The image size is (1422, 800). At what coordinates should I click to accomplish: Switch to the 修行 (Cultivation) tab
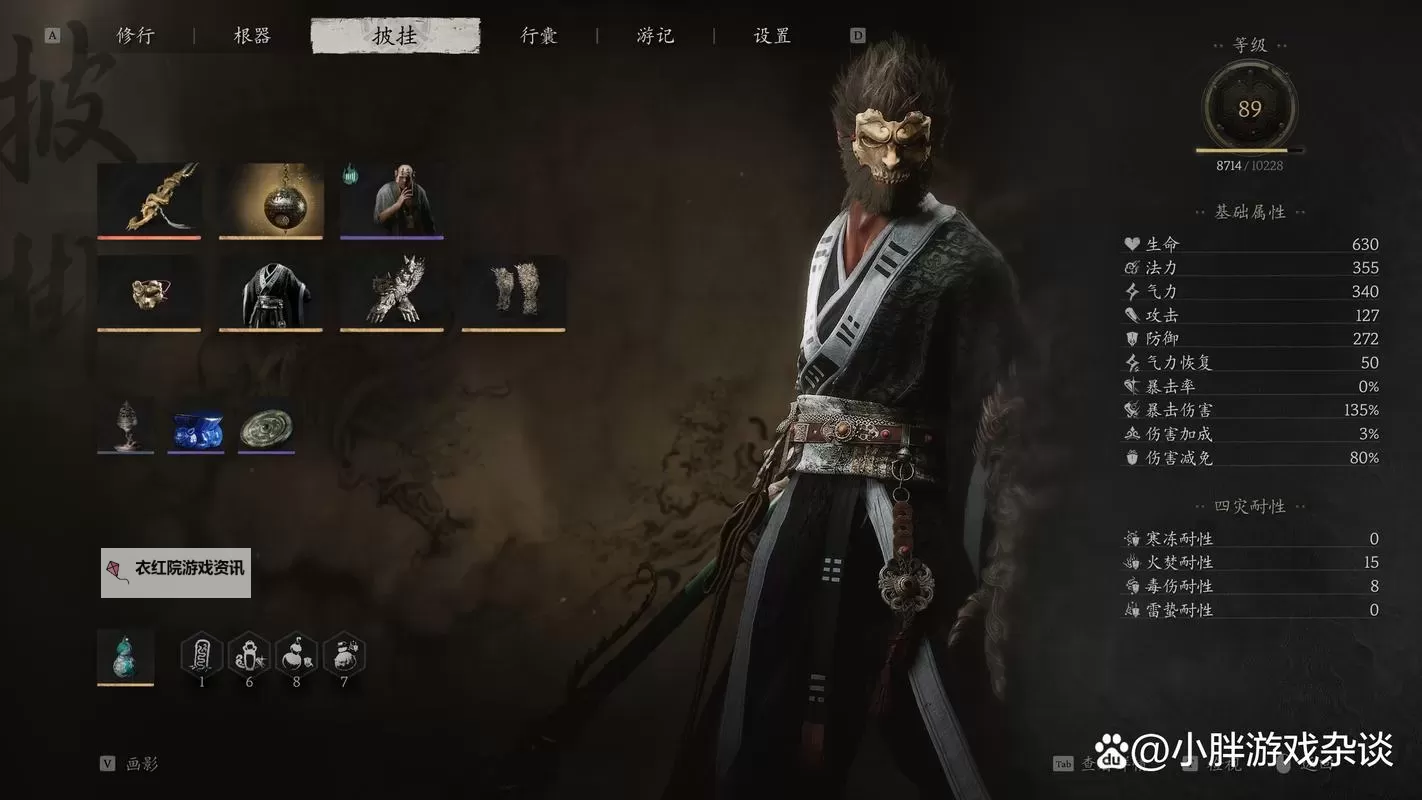(137, 35)
